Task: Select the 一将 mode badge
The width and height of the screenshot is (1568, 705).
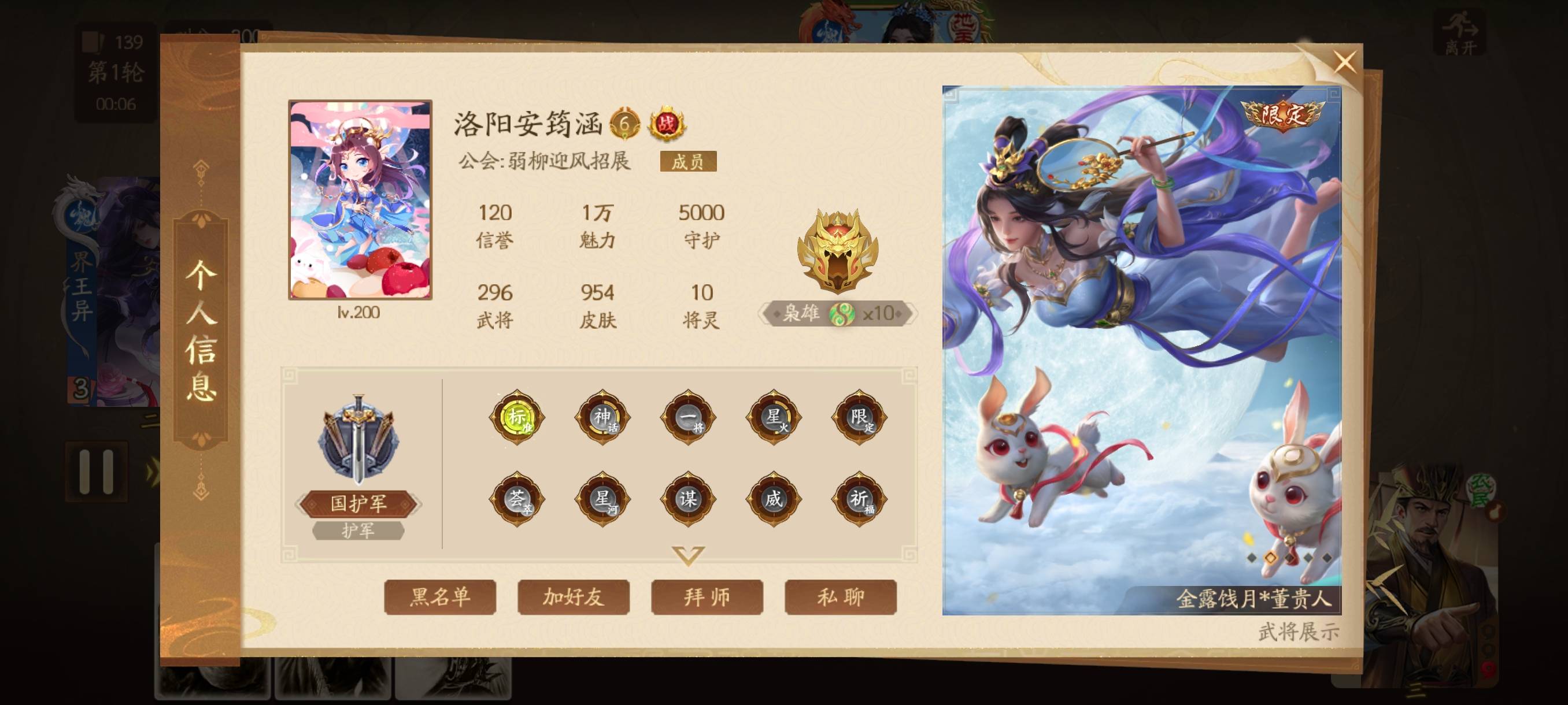Action: click(688, 417)
